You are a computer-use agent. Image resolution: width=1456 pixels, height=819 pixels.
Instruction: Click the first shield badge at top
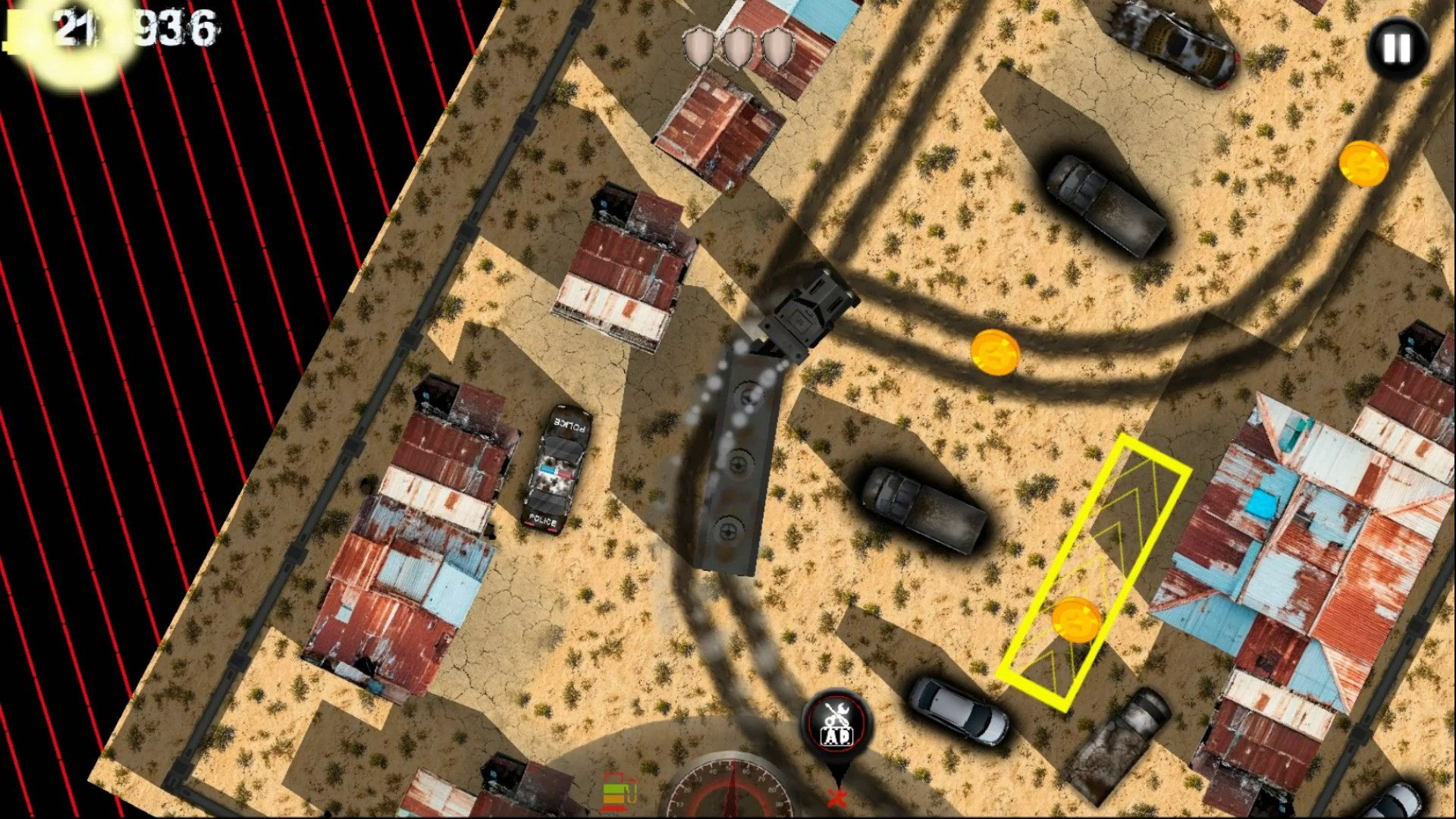click(x=697, y=47)
